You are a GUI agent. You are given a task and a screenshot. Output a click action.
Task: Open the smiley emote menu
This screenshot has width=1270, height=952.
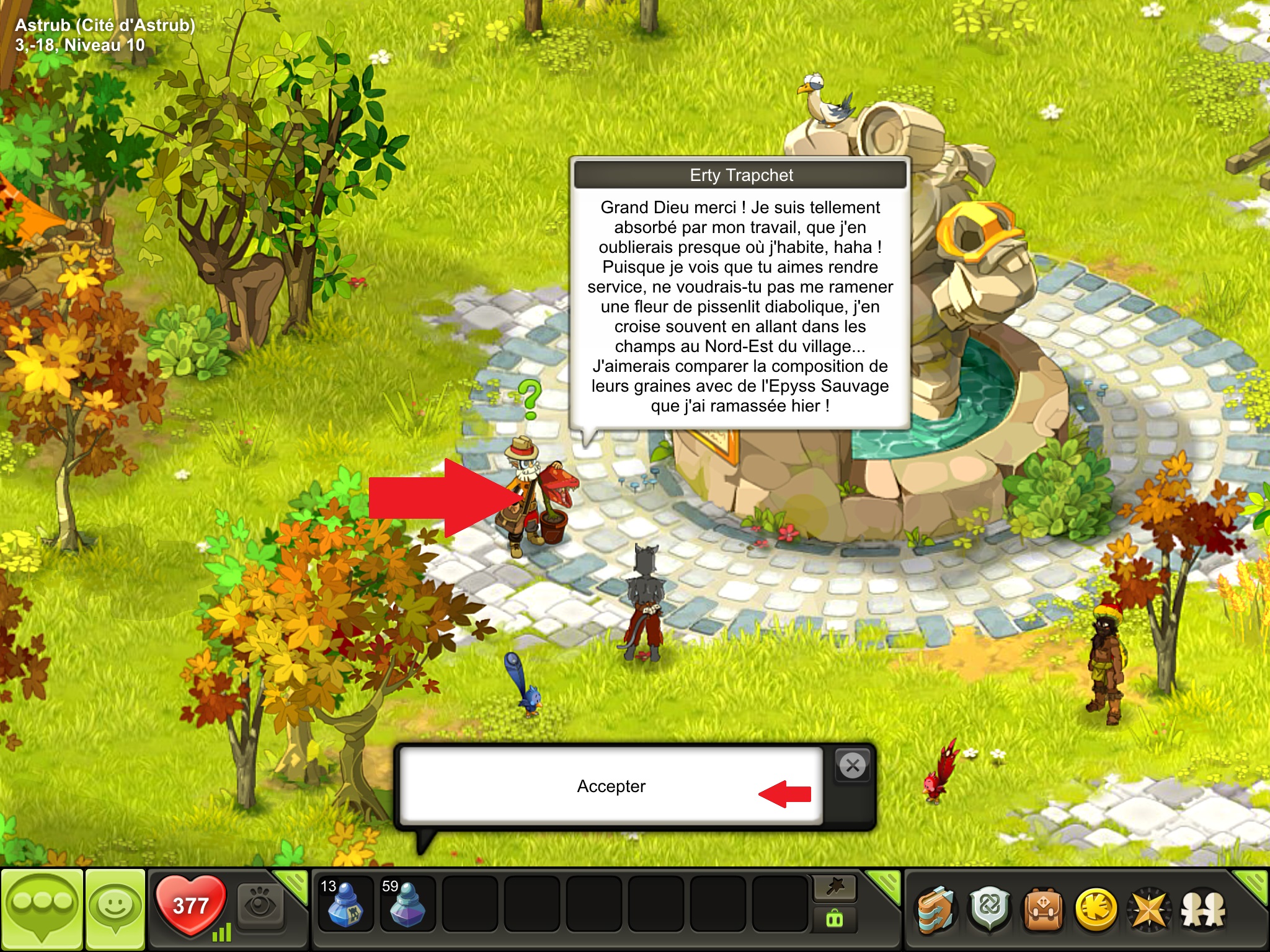(115, 909)
